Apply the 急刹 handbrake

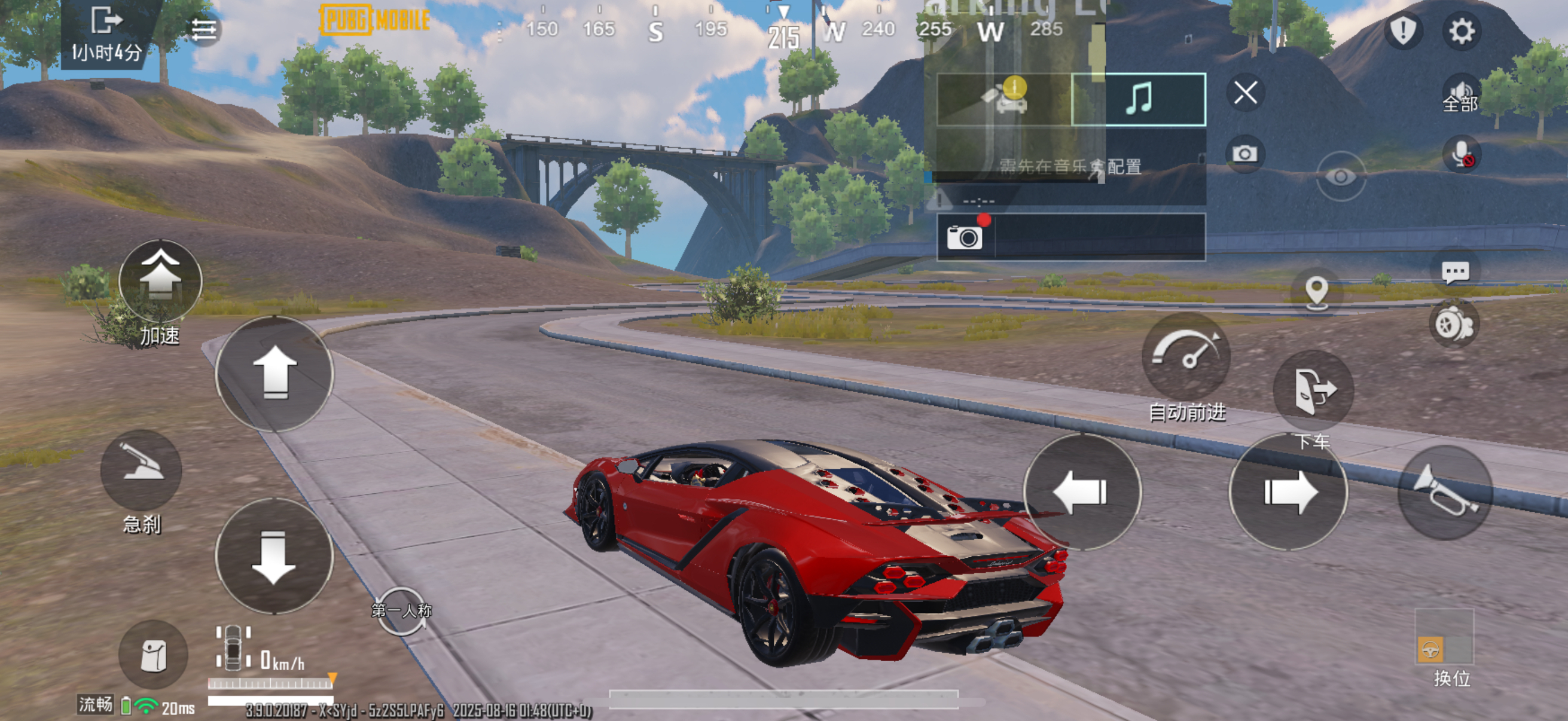point(141,469)
